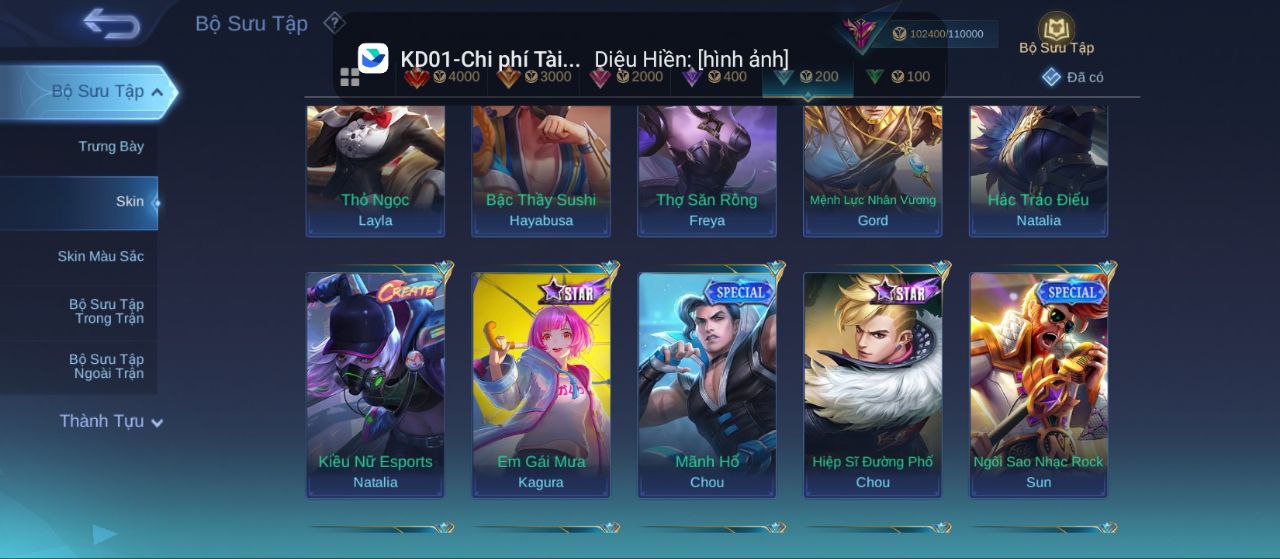
Task: Select Kiều Nữ Esports Natalia skin card
Action: tap(375, 384)
